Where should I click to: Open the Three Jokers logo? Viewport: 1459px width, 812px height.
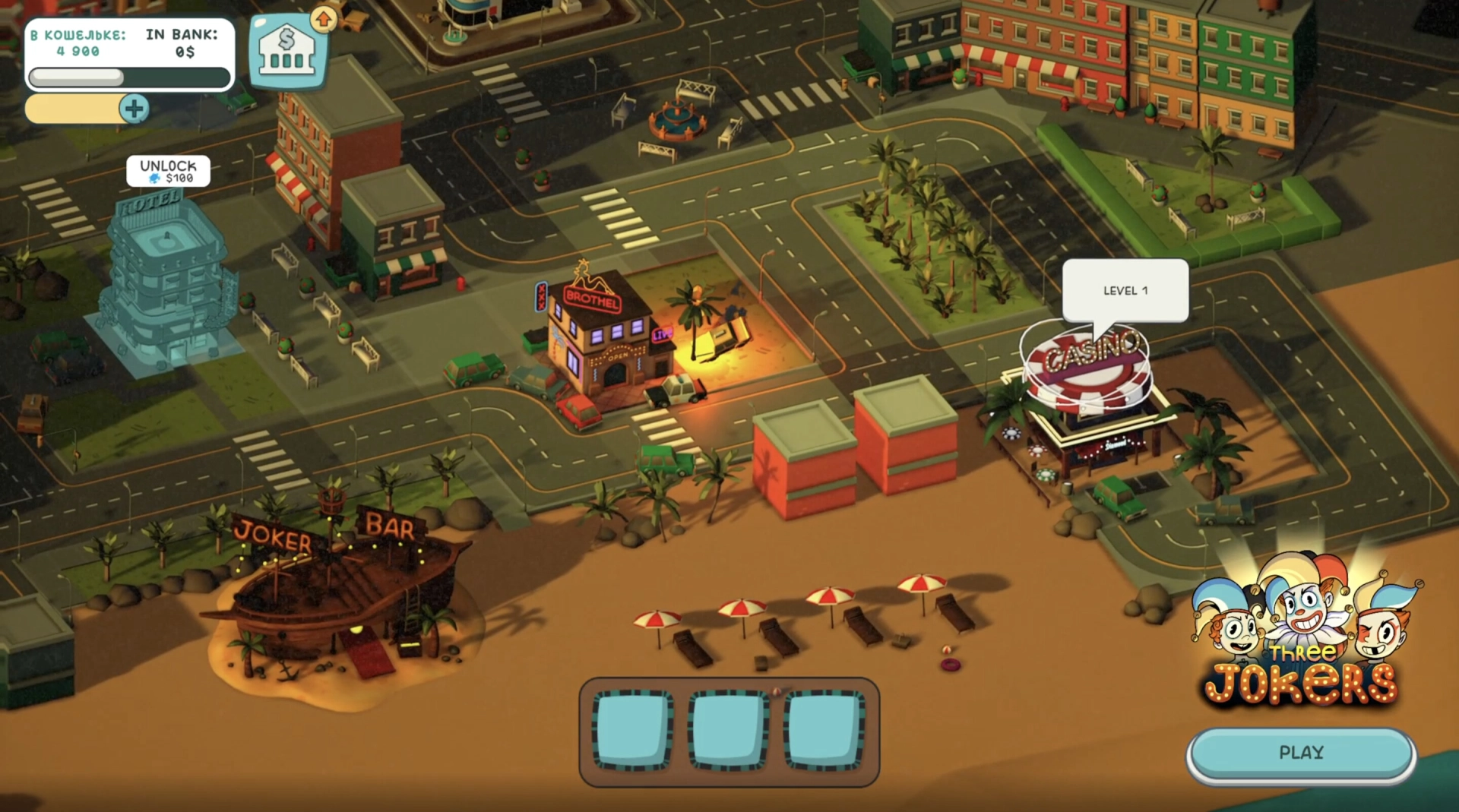pos(1302,635)
